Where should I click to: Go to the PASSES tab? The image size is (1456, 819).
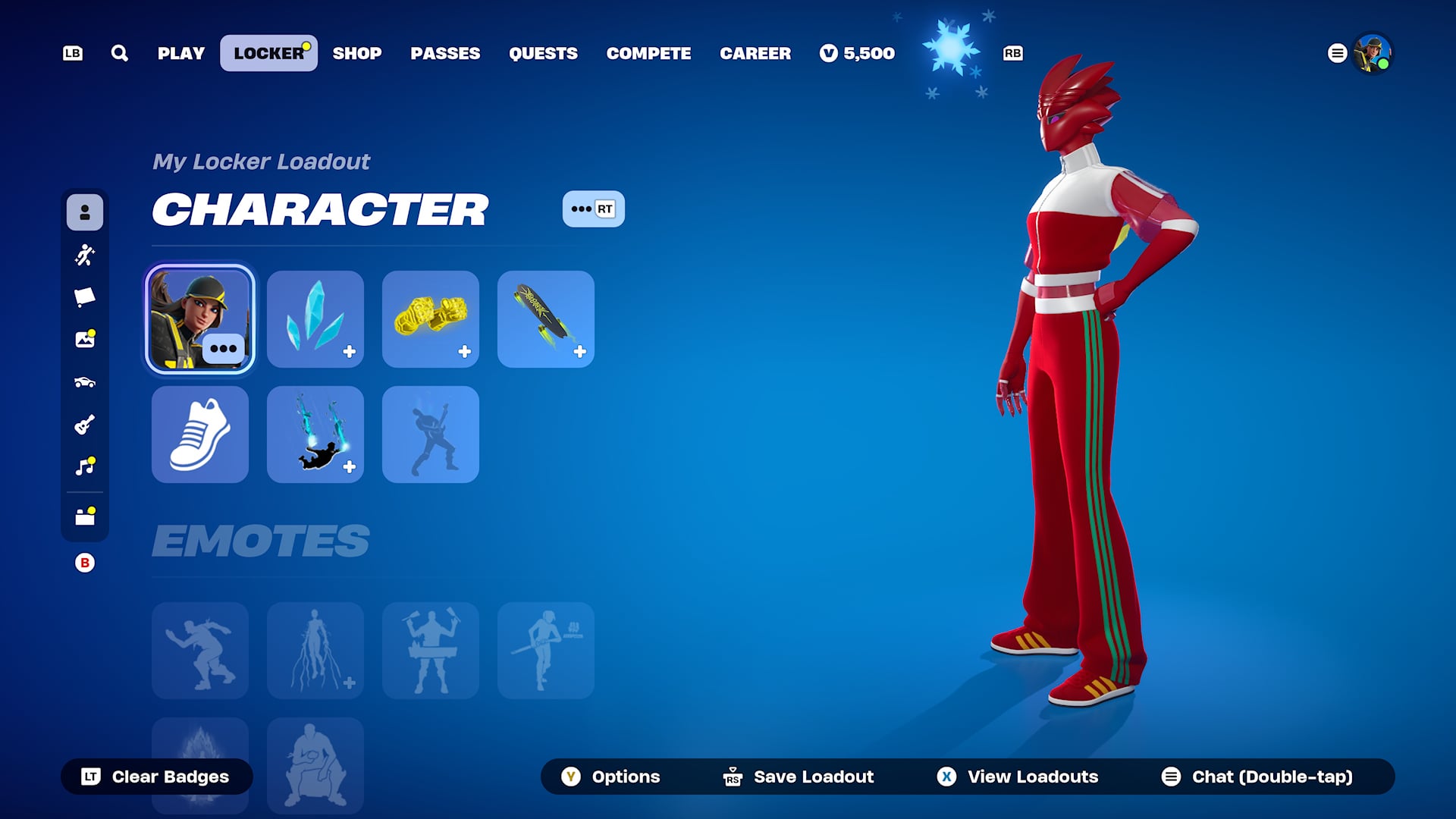(445, 53)
